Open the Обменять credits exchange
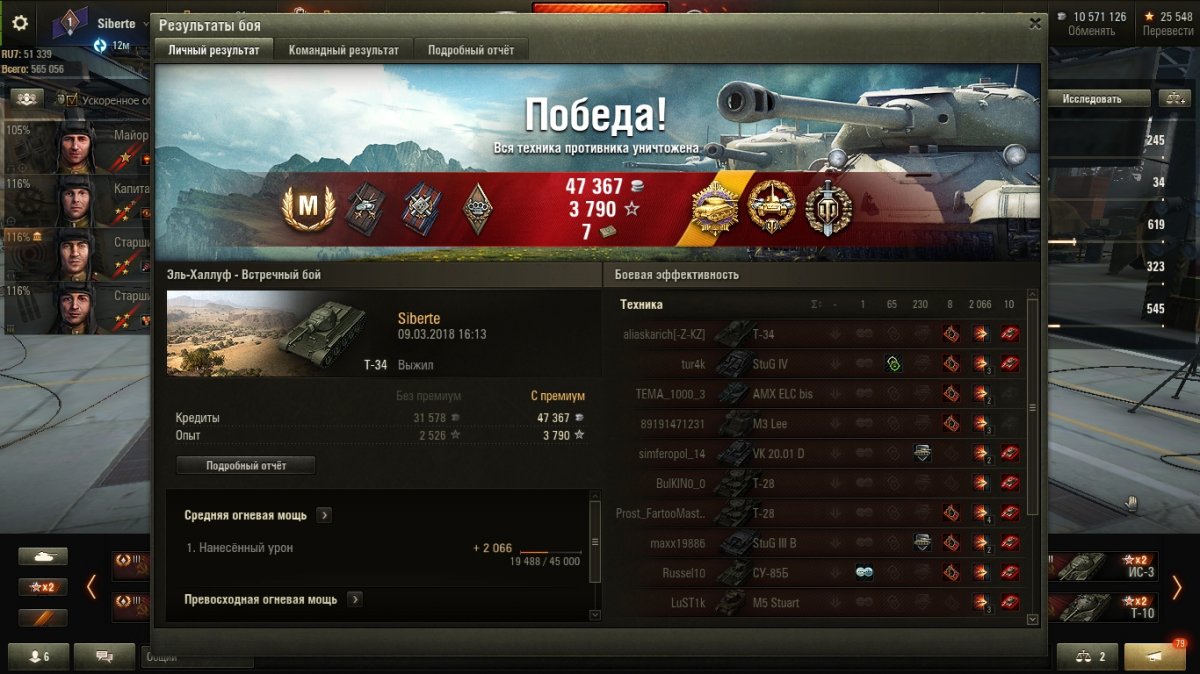 [1091, 24]
